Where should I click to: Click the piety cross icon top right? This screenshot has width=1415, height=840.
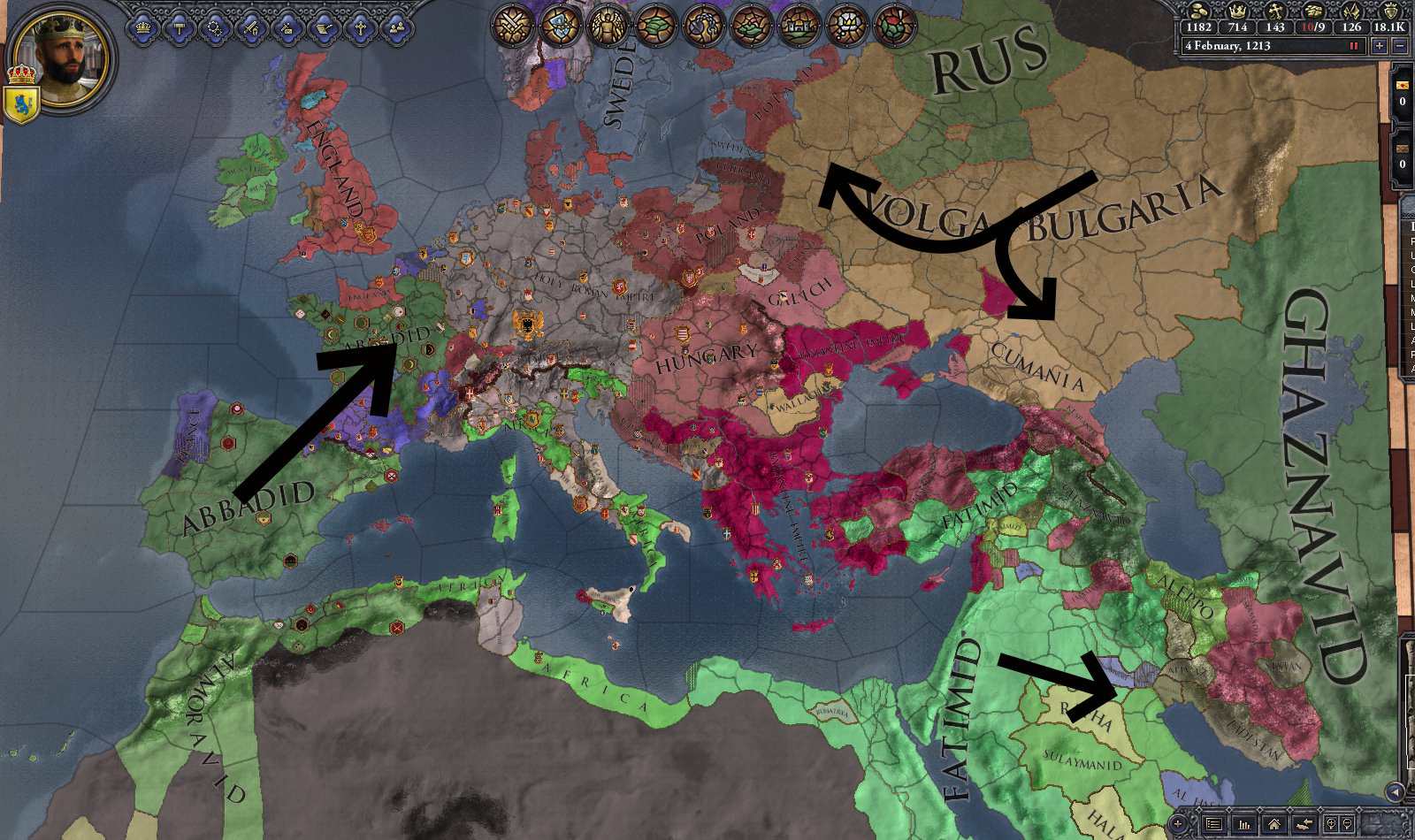pos(1275,11)
